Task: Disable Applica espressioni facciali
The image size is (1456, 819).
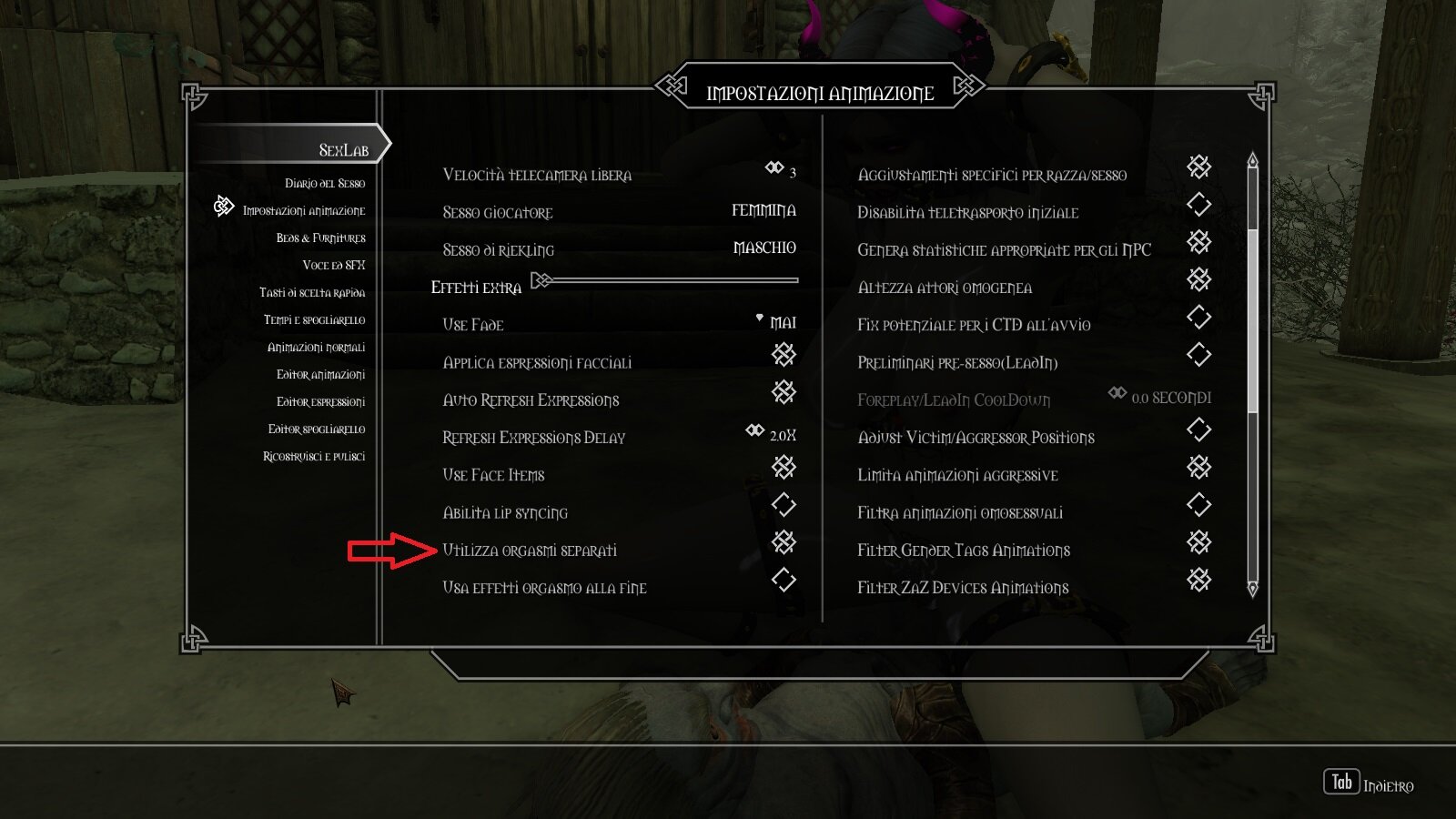Action: 784,356
